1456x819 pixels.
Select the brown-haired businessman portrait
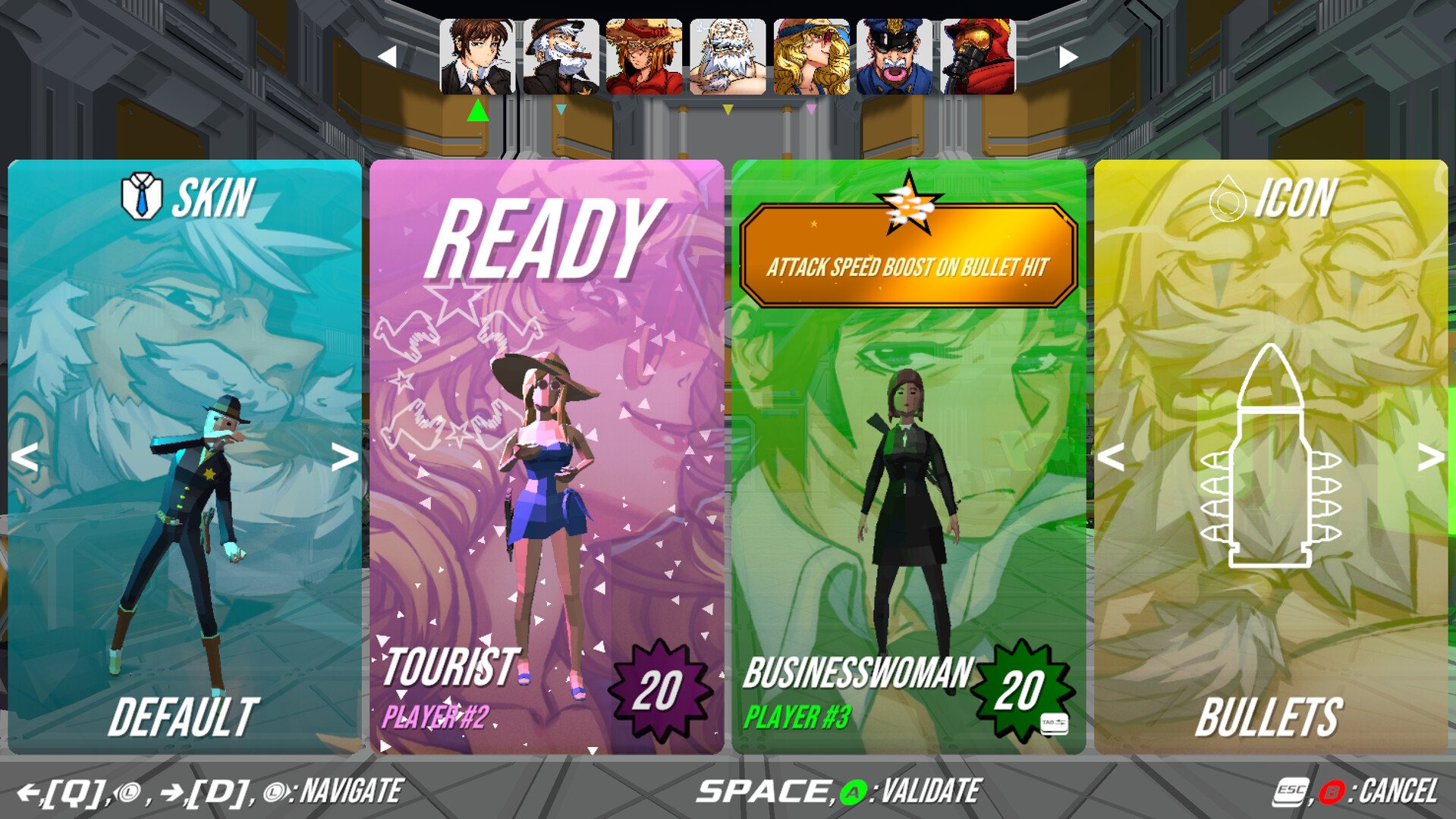click(x=476, y=58)
